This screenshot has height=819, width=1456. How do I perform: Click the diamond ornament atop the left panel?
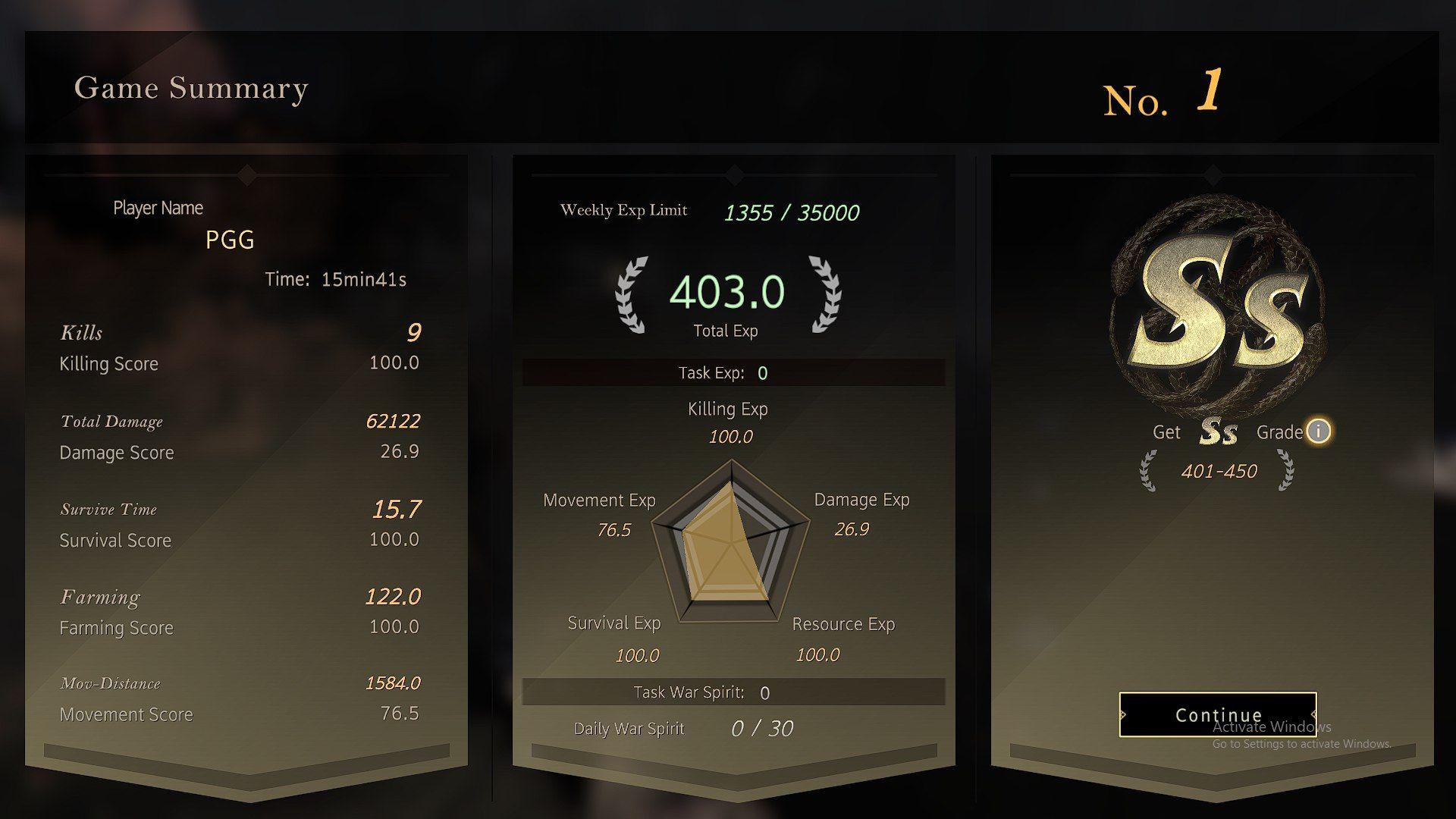pyautogui.click(x=248, y=174)
